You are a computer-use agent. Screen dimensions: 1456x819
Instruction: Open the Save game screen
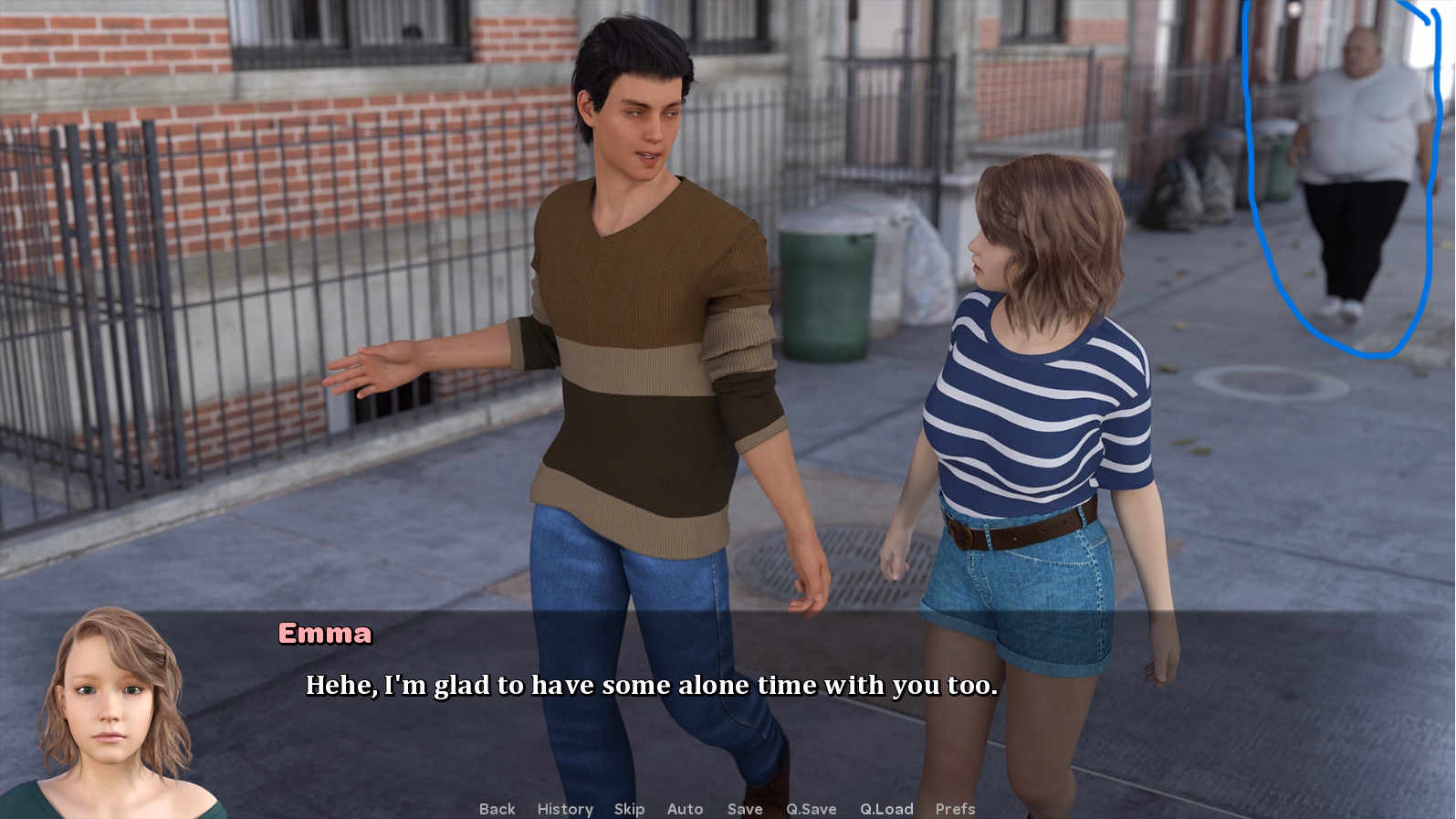(x=745, y=809)
